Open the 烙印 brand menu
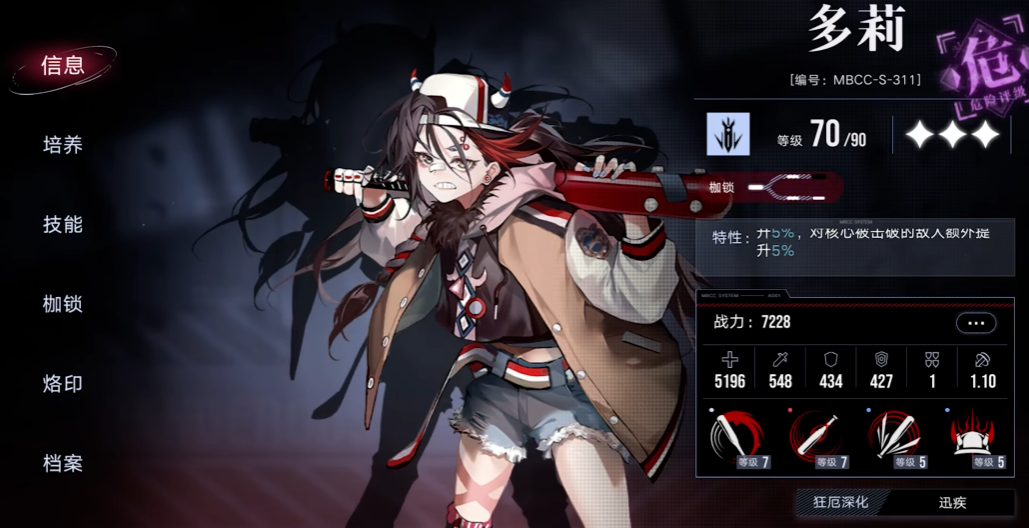The width and height of the screenshot is (1029, 528). (62, 384)
